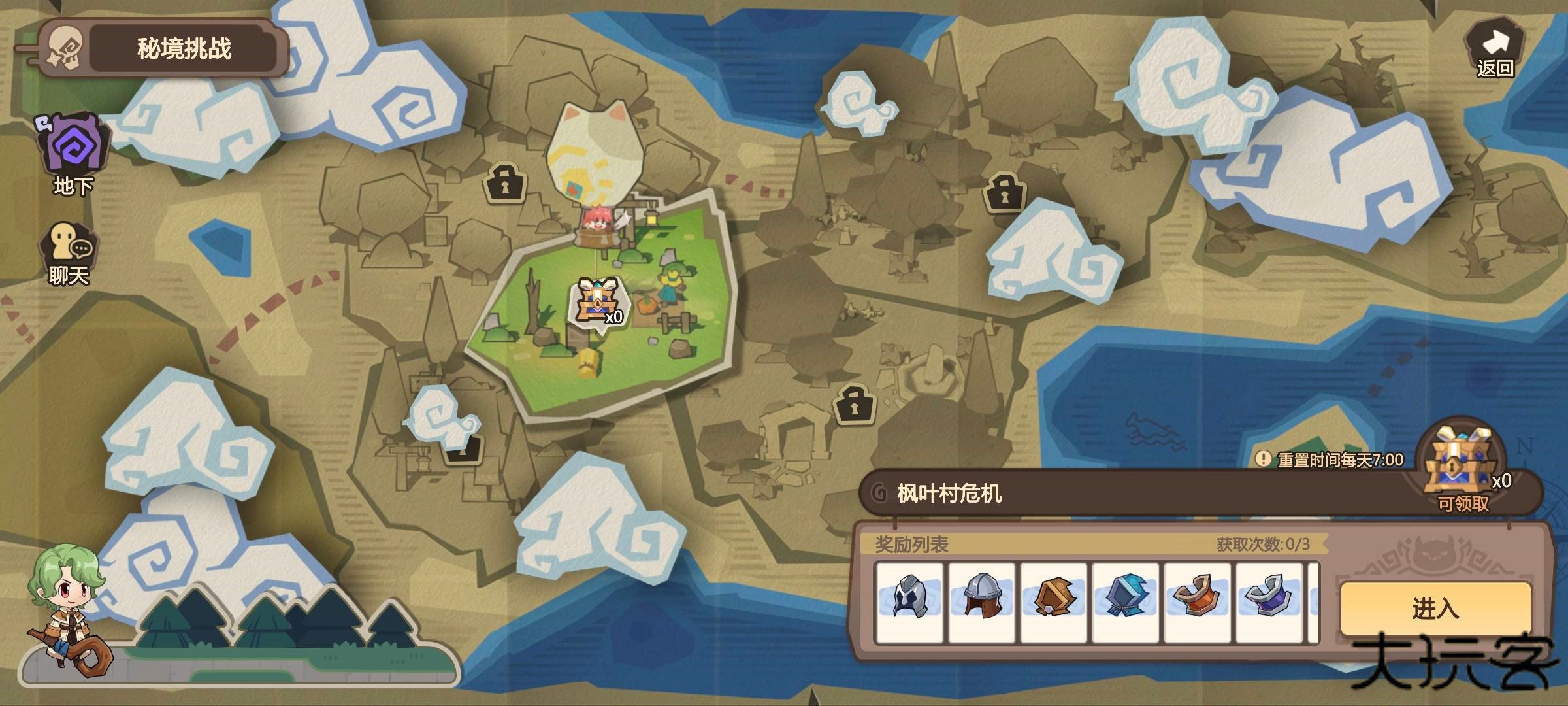1568x706 pixels.
Task: Tap the 返回 back arrow
Action: (x=1495, y=51)
